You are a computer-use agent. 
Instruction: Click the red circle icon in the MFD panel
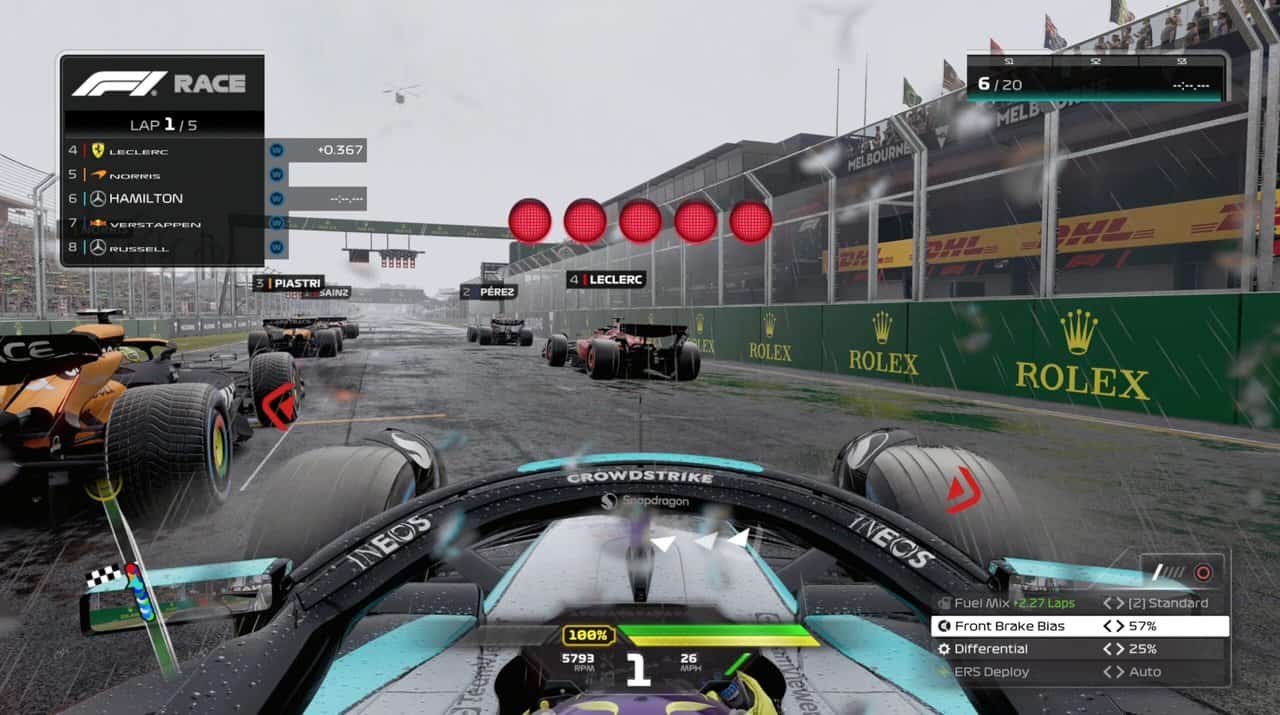coord(1203,573)
